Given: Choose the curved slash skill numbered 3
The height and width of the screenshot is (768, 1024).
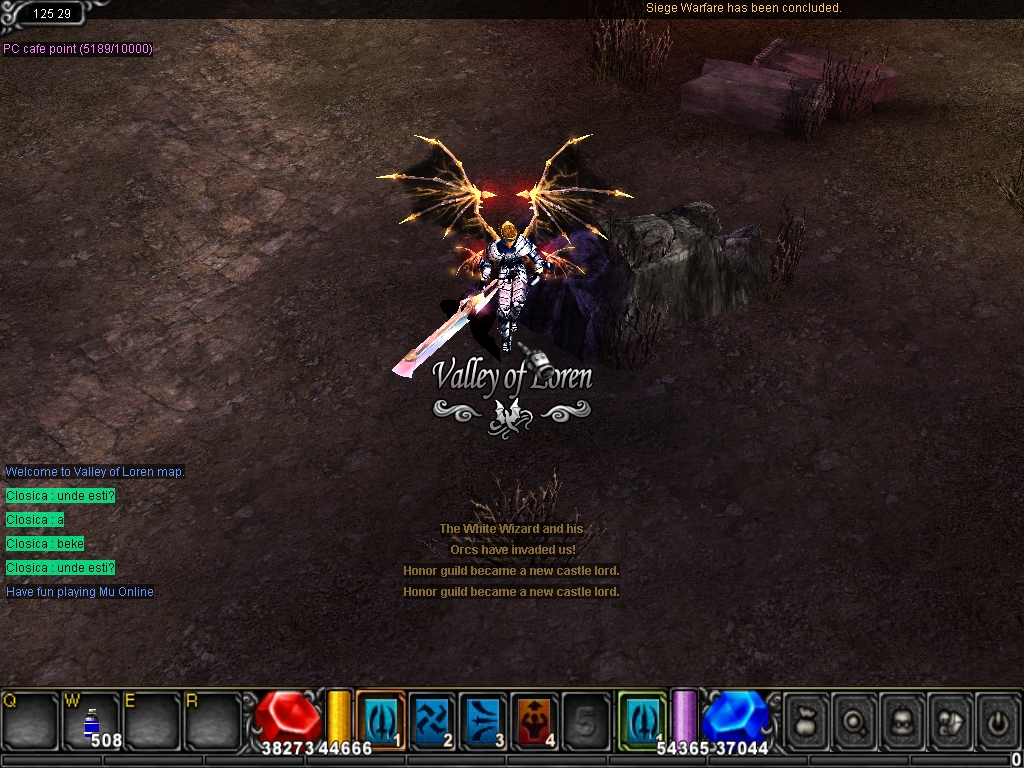Looking at the screenshot, I should point(485,719).
